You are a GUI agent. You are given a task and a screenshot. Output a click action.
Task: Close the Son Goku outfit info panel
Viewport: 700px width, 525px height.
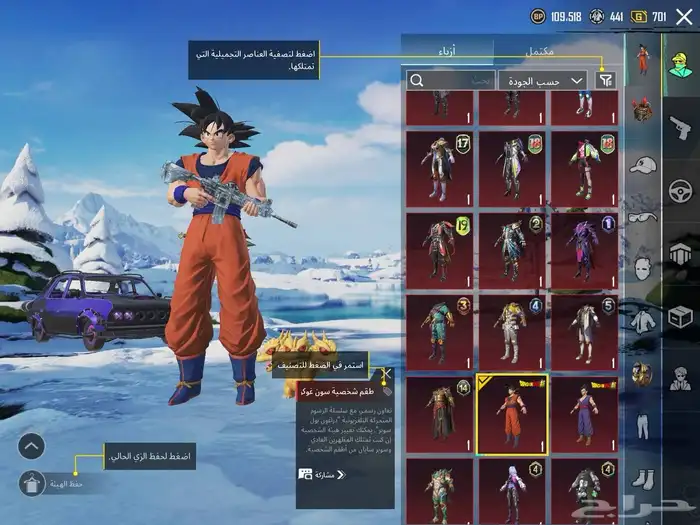tap(387, 375)
